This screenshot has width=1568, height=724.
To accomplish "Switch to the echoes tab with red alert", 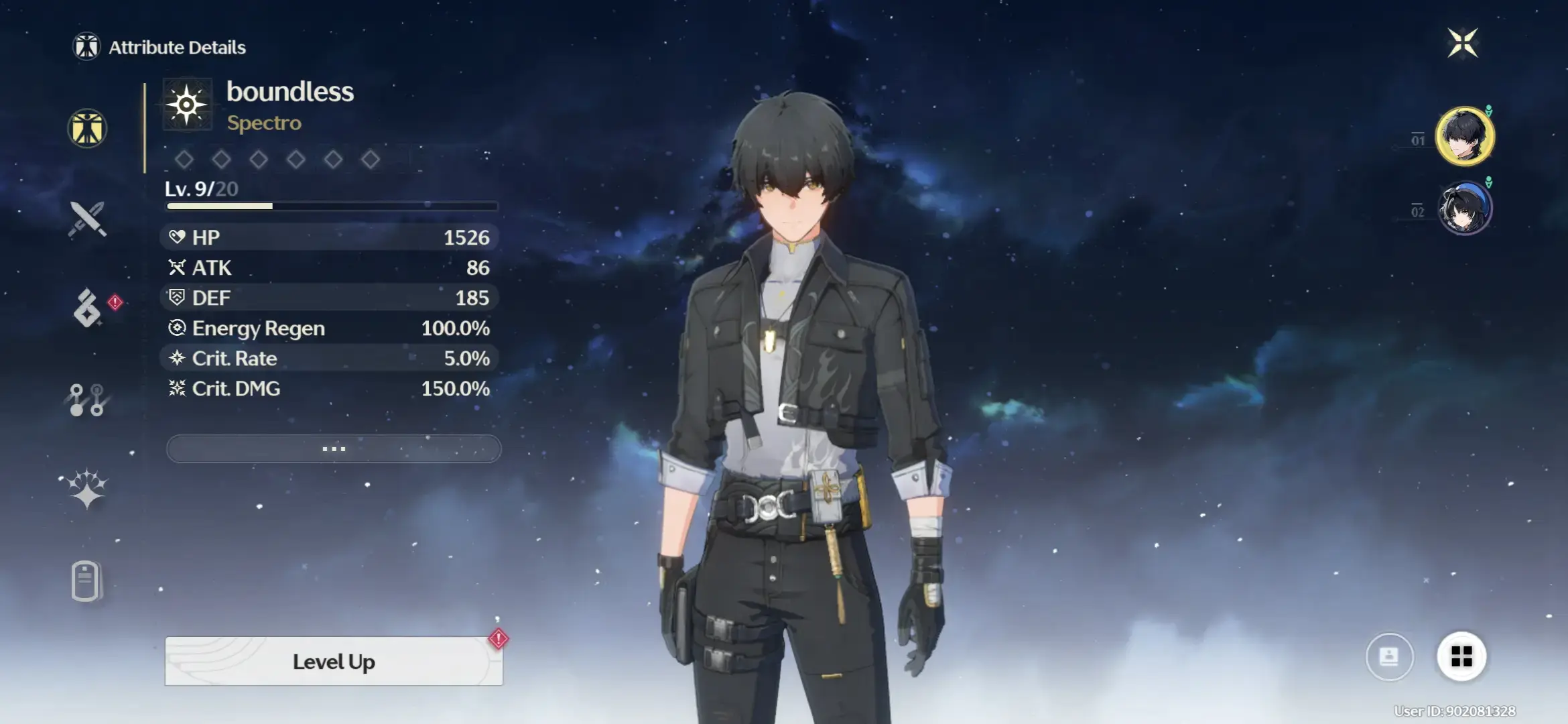I will [x=88, y=308].
